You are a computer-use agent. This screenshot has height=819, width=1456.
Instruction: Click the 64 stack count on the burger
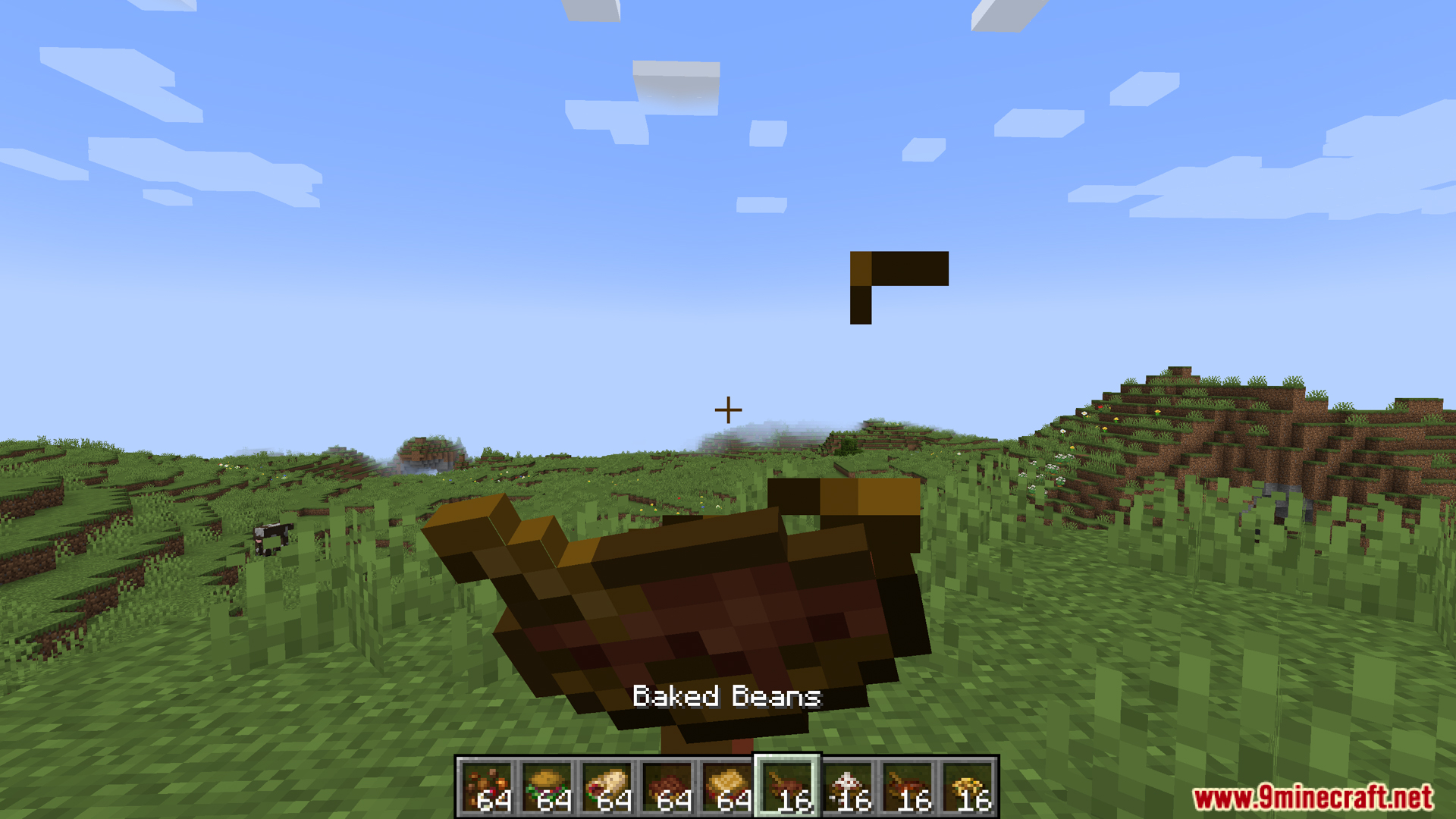point(554,800)
